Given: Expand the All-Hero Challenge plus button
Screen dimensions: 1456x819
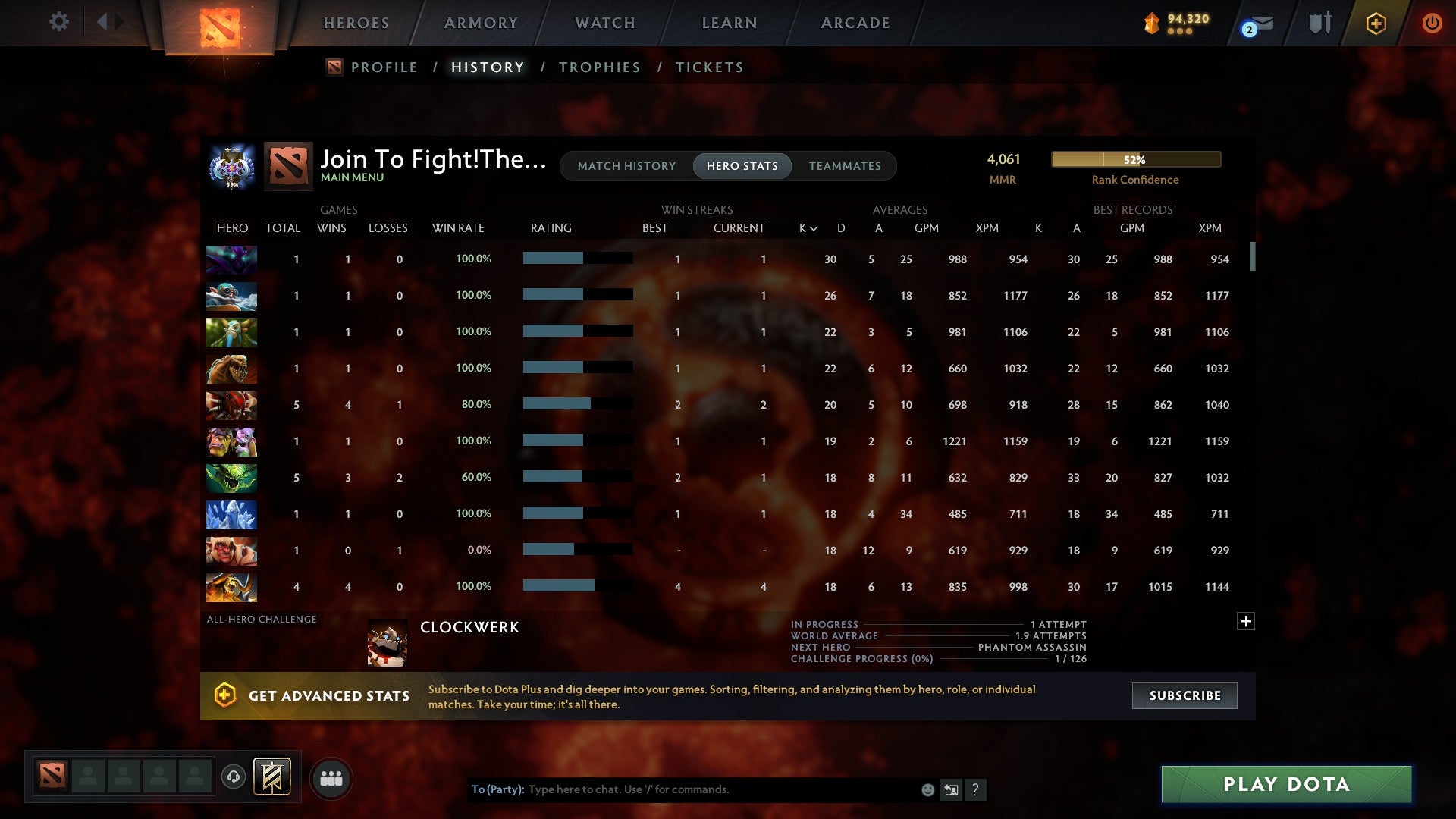Looking at the screenshot, I should 1246,620.
